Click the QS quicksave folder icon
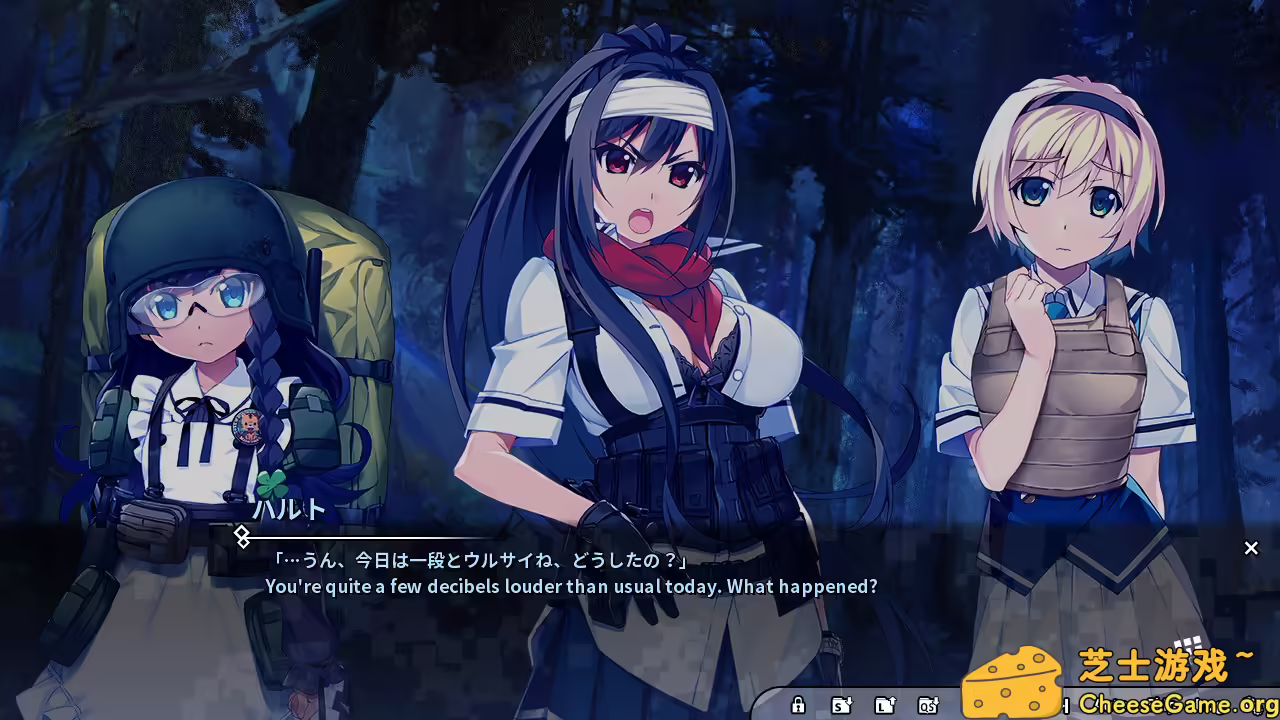1280x720 pixels. coord(930,705)
